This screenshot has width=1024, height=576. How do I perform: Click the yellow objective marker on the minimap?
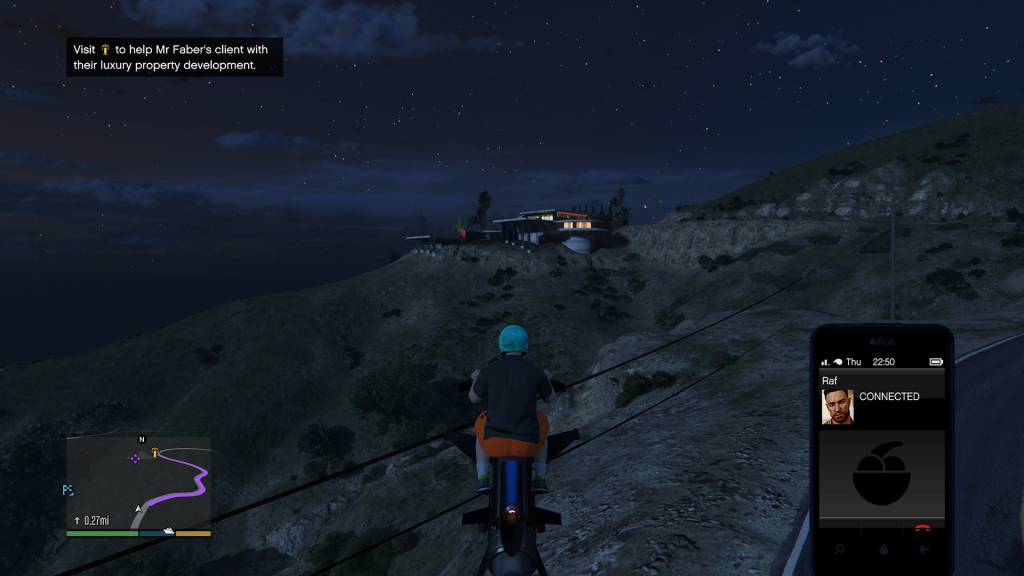tap(155, 453)
